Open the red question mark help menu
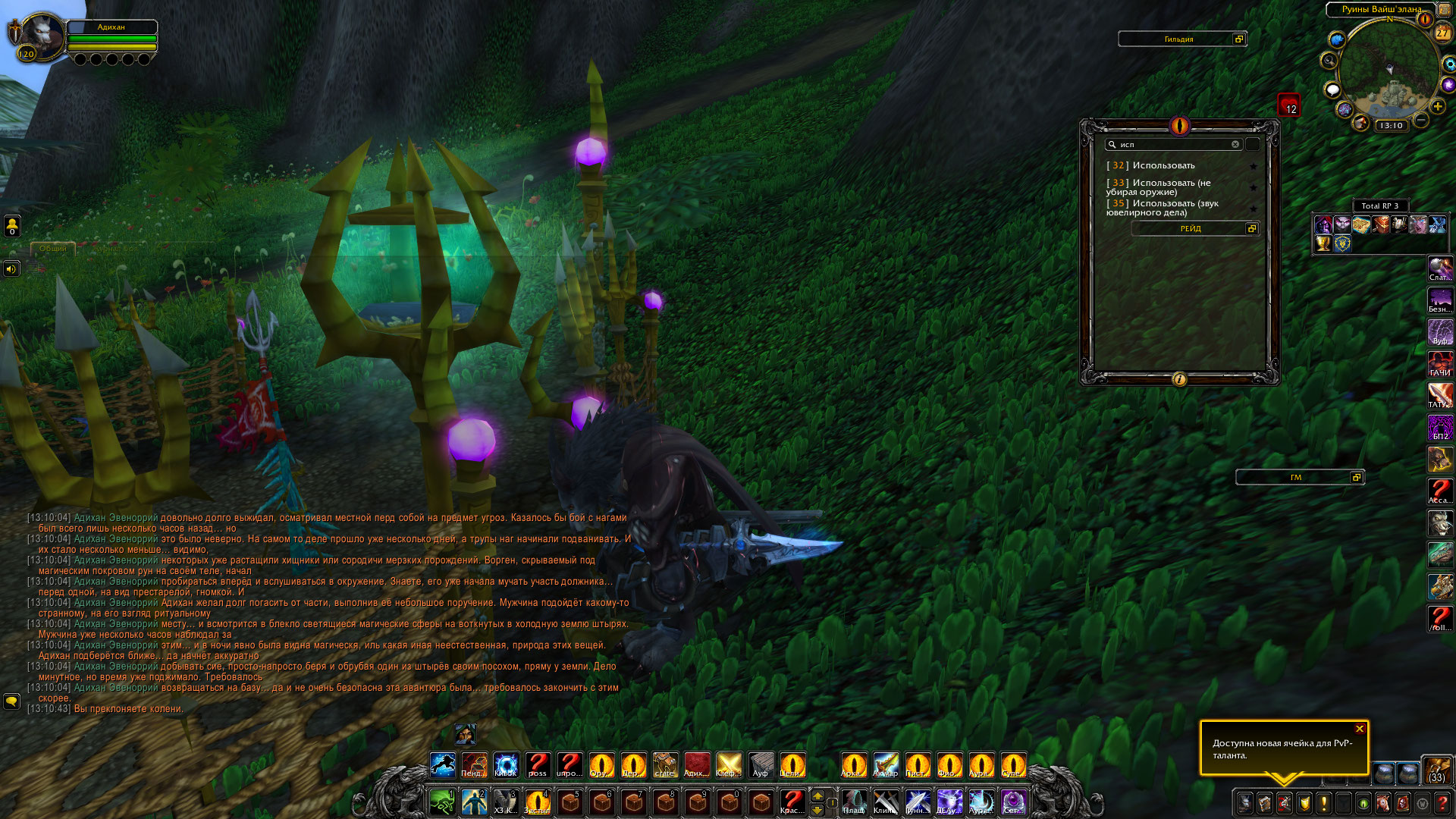 pos(1442,802)
